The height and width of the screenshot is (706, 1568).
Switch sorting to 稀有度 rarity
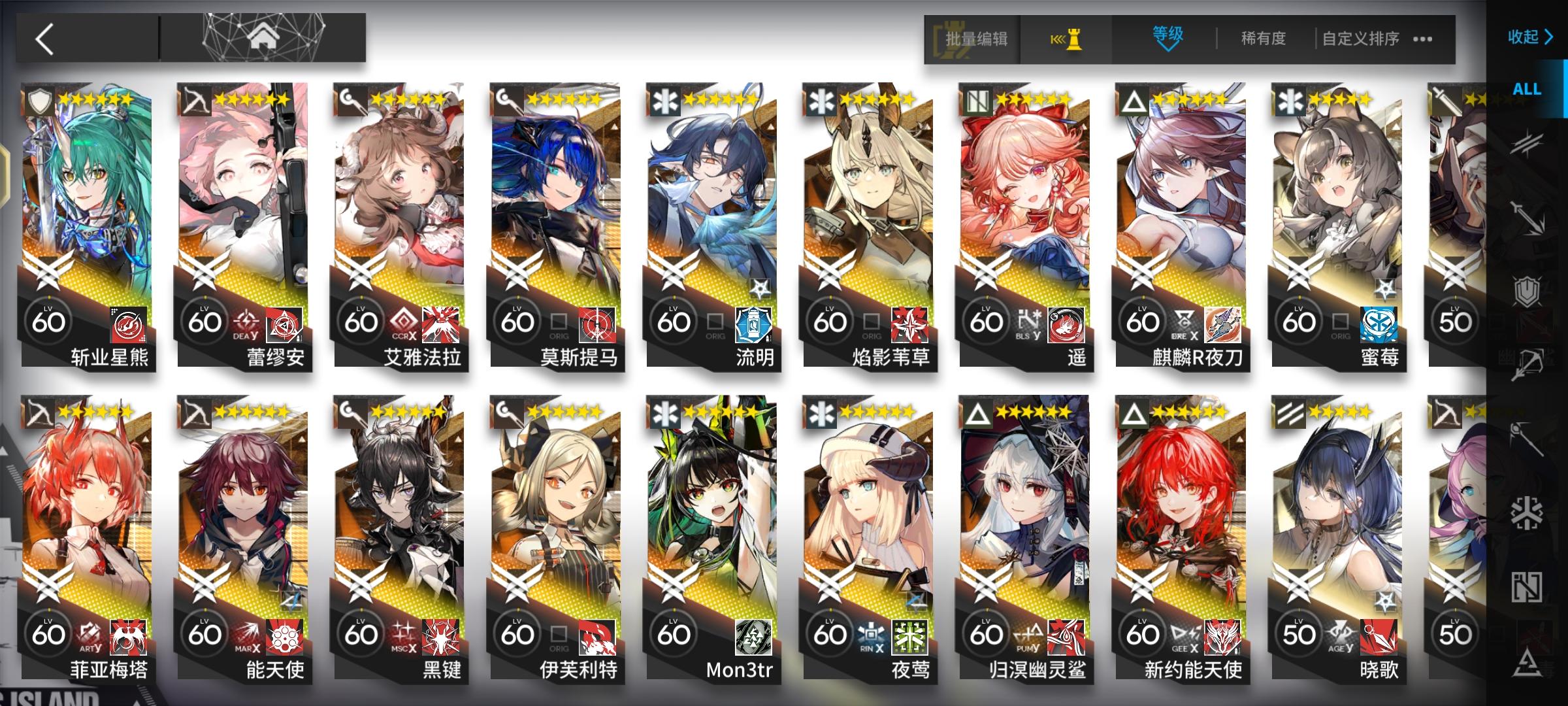1262,39
